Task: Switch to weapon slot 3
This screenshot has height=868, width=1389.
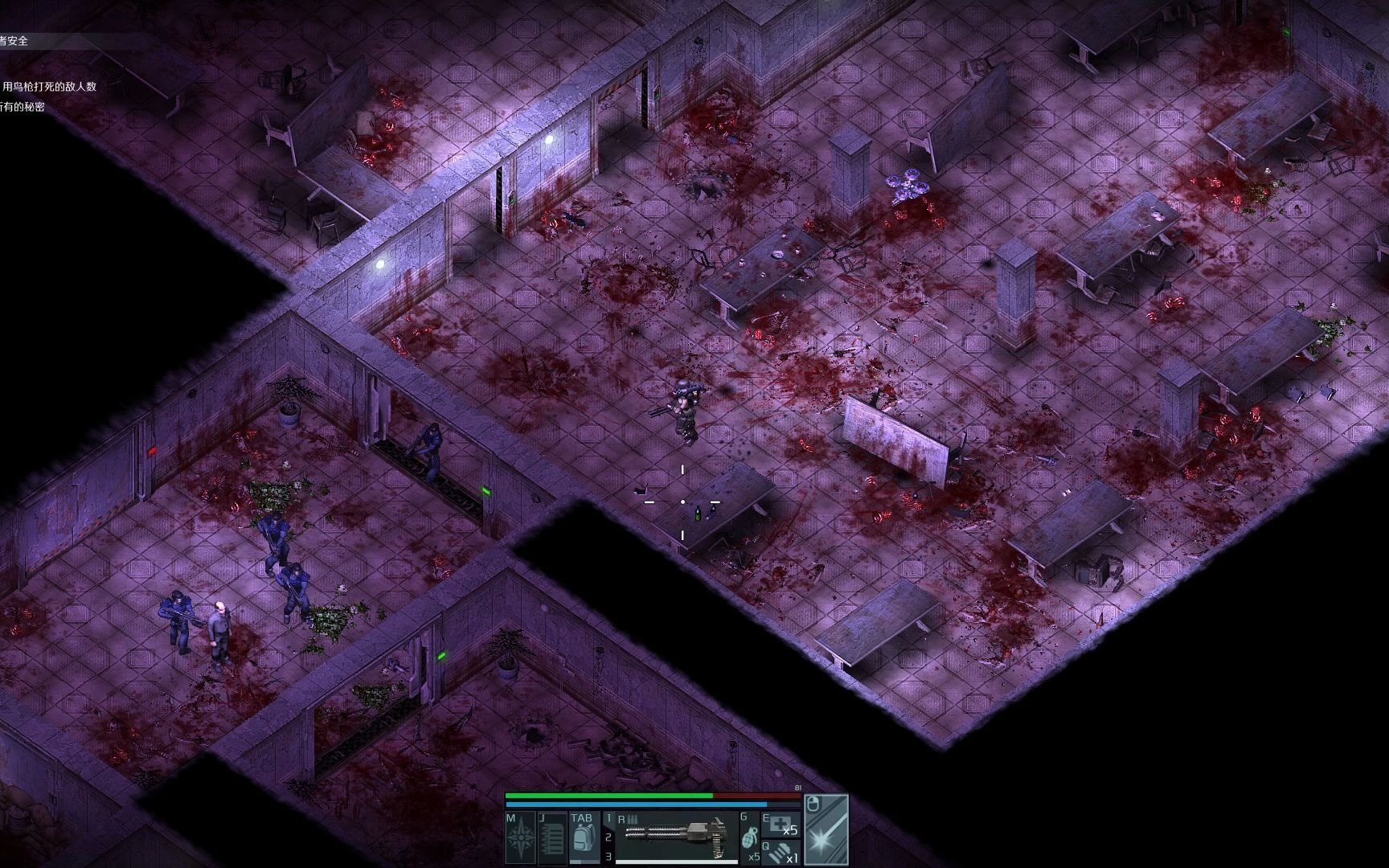Action: click(608, 857)
